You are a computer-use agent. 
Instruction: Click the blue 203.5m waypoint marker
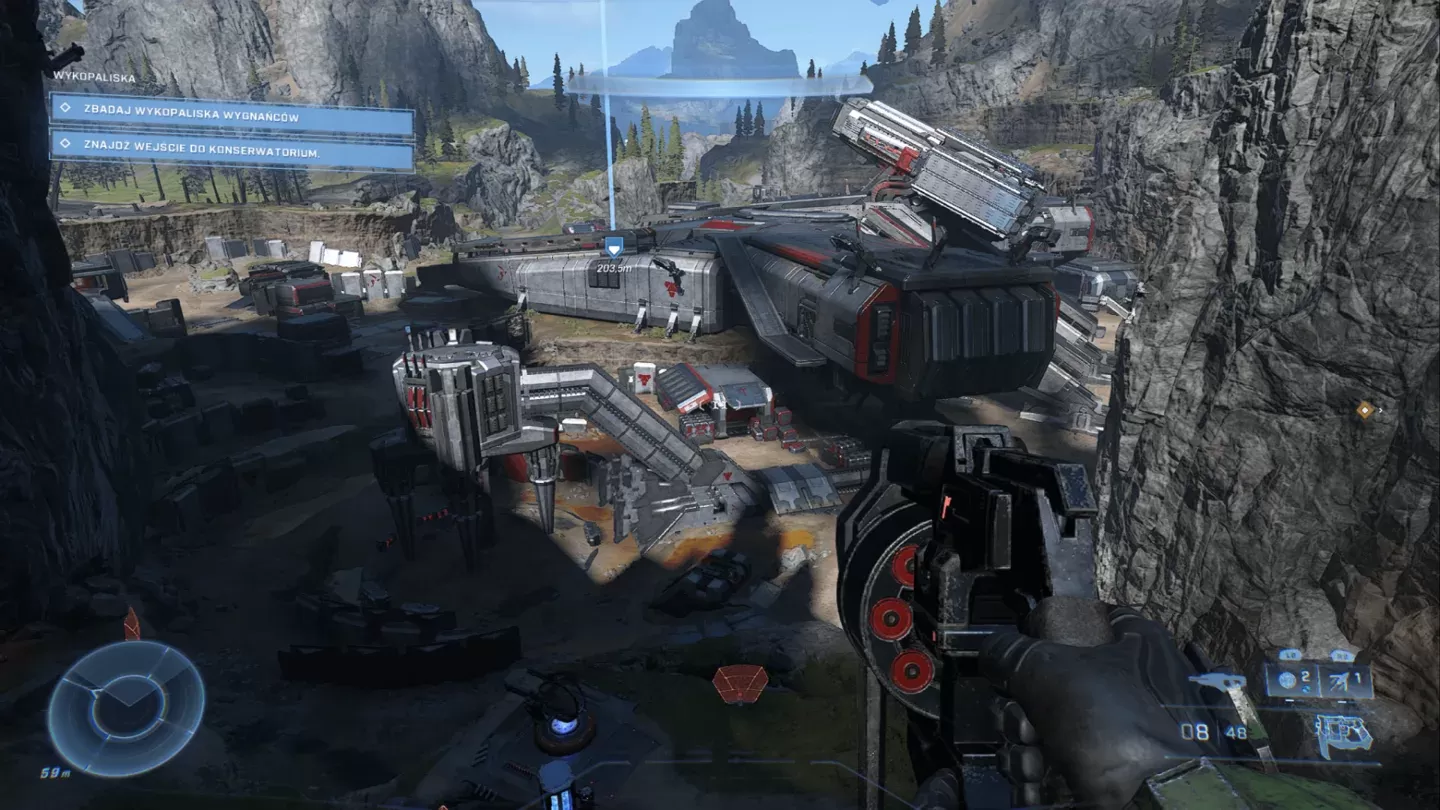[x=614, y=246]
